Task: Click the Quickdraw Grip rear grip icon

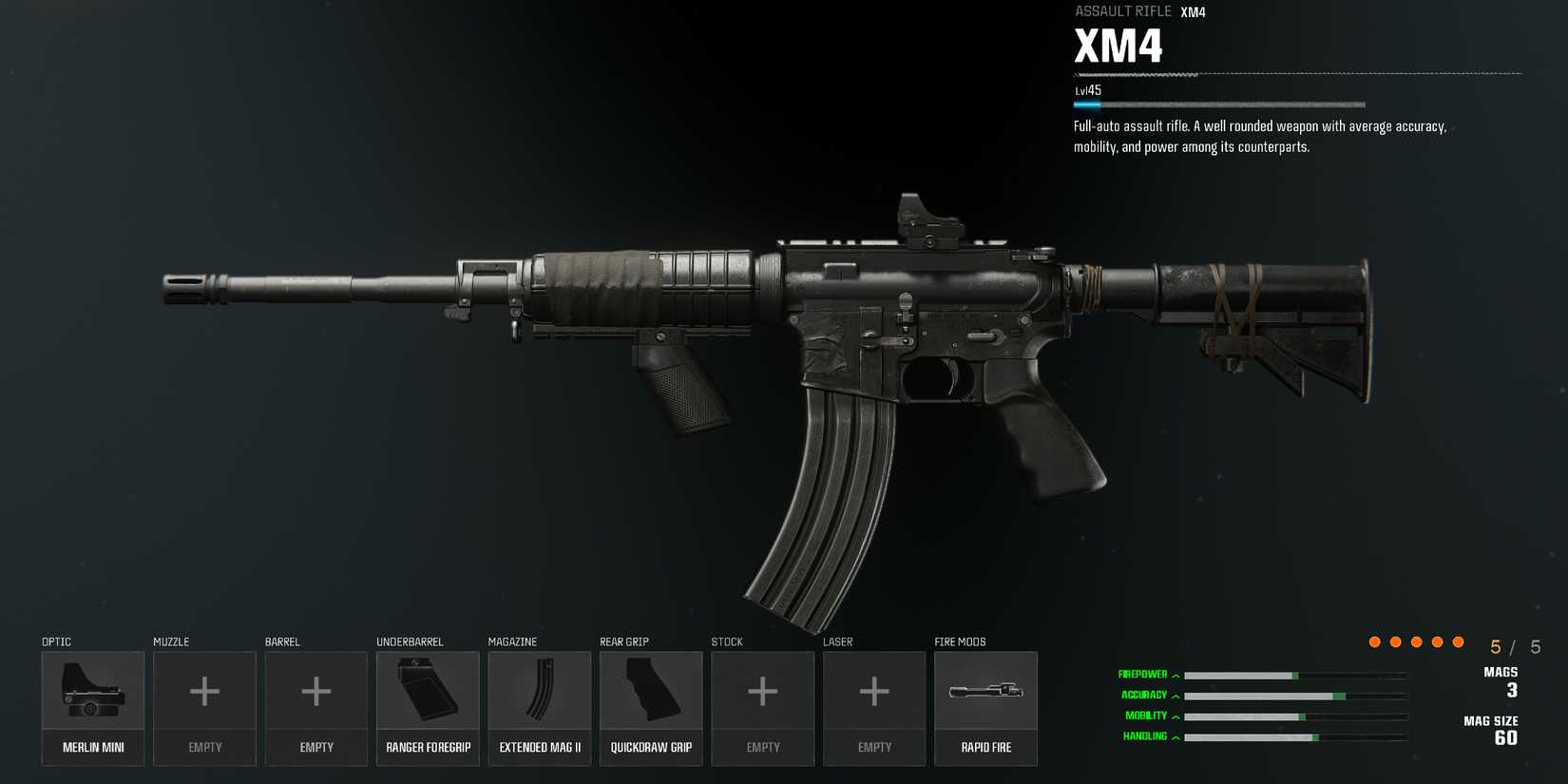Action: pyautogui.click(x=651, y=691)
